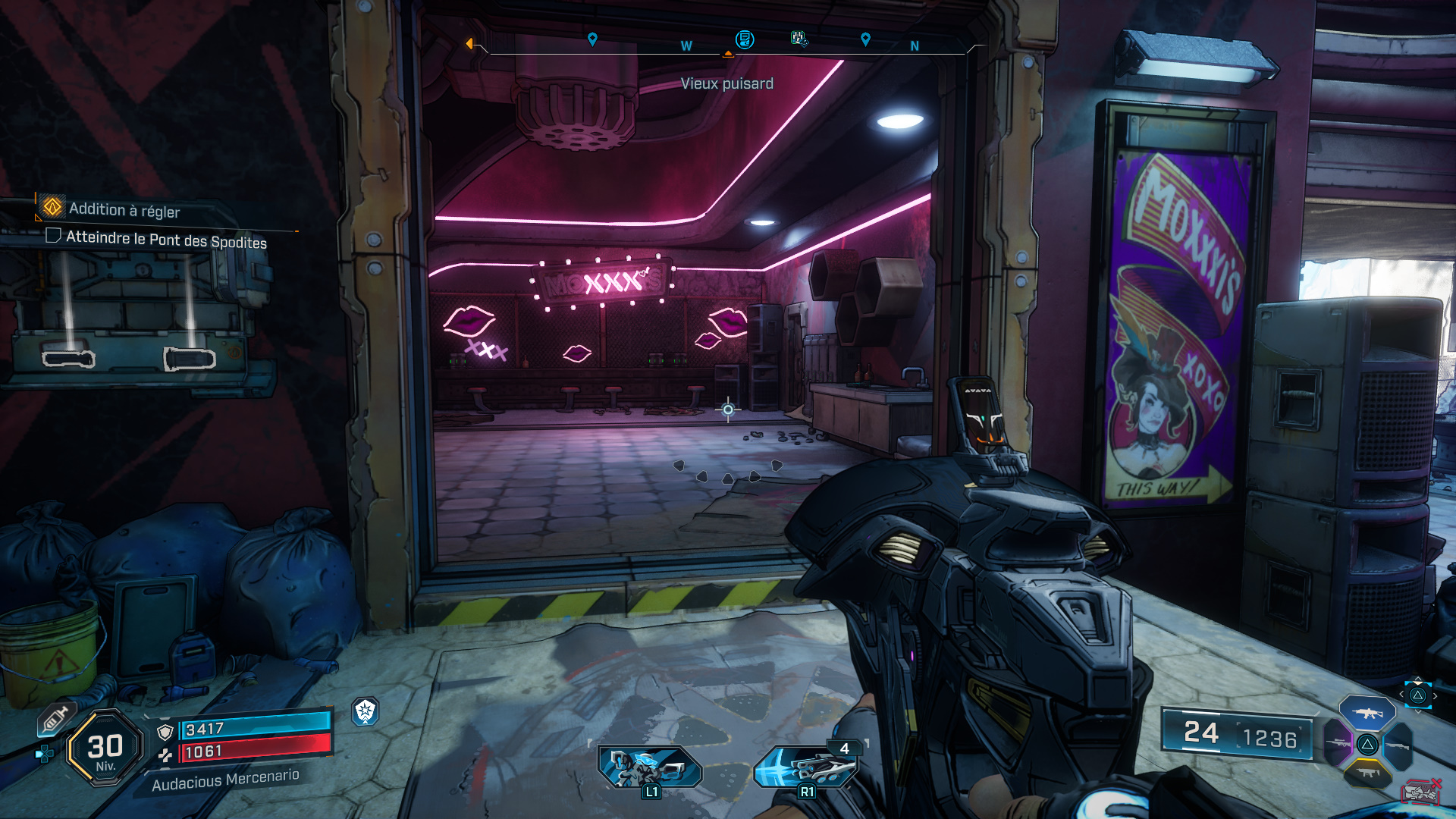
Task: Select the assault rifle weapon slot
Action: coord(1367,714)
